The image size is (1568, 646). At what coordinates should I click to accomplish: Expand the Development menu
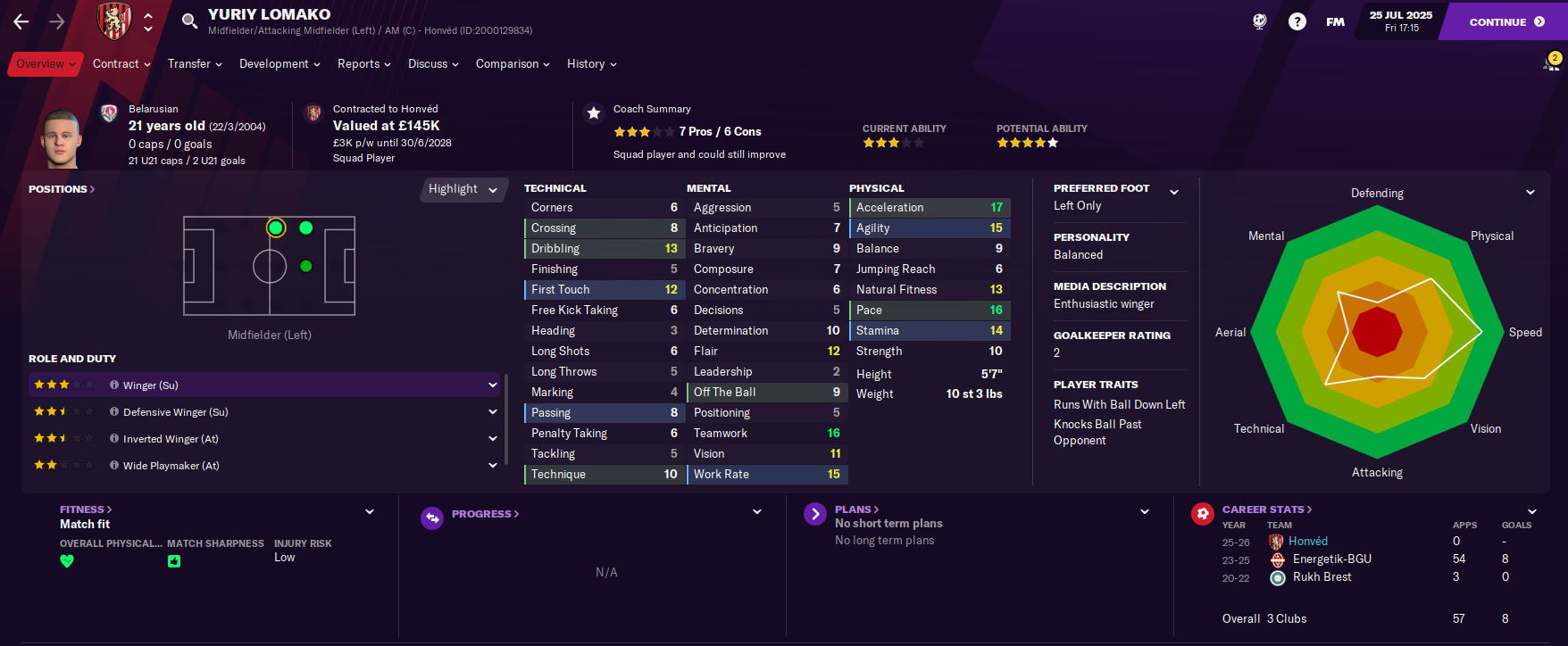click(x=279, y=64)
